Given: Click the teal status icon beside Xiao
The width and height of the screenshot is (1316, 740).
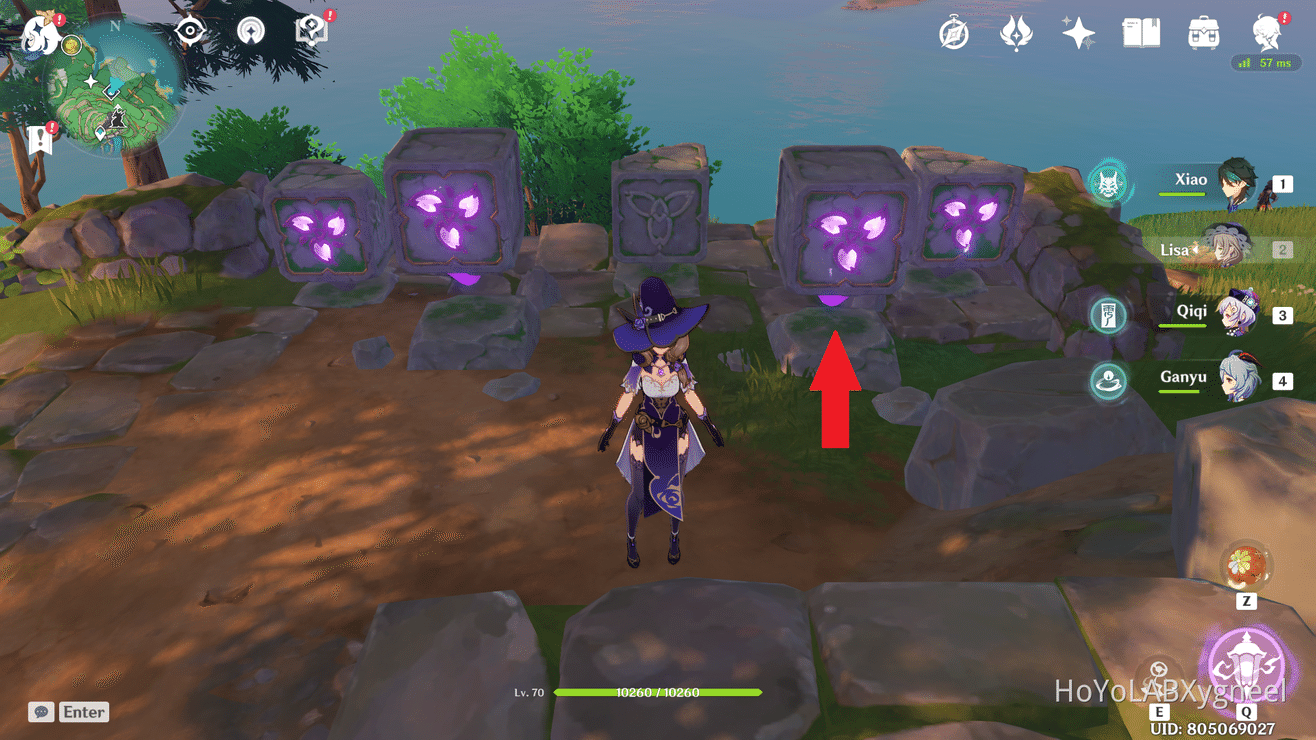Looking at the screenshot, I should tap(1108, 185).
